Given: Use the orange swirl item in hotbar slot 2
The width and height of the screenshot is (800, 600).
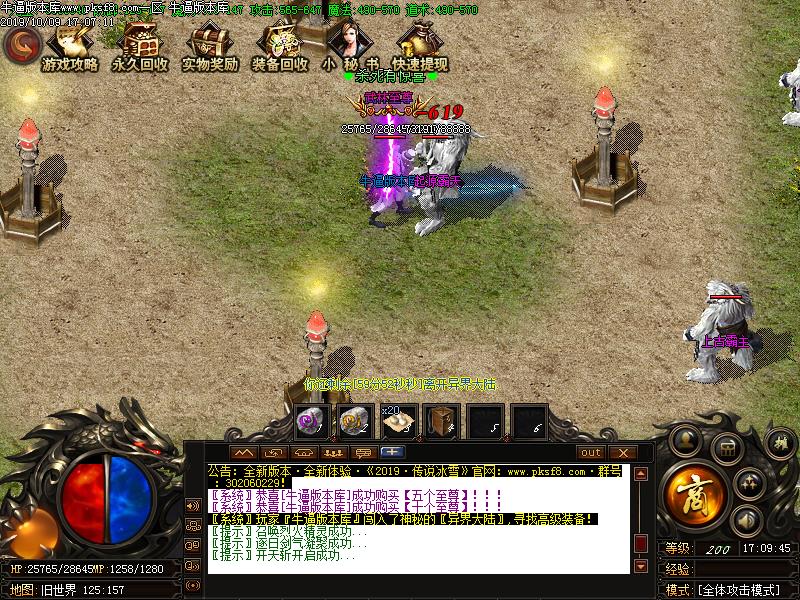Looking at the screenshot, I should click(355, 421).
